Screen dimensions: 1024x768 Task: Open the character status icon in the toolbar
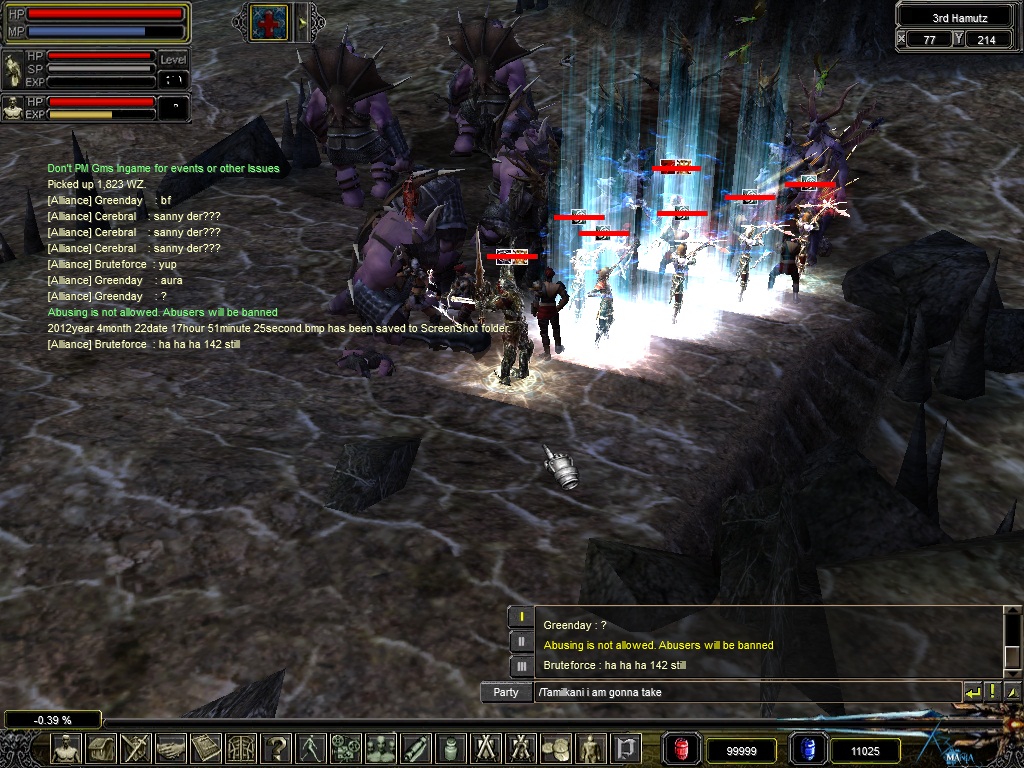[67, 748]
